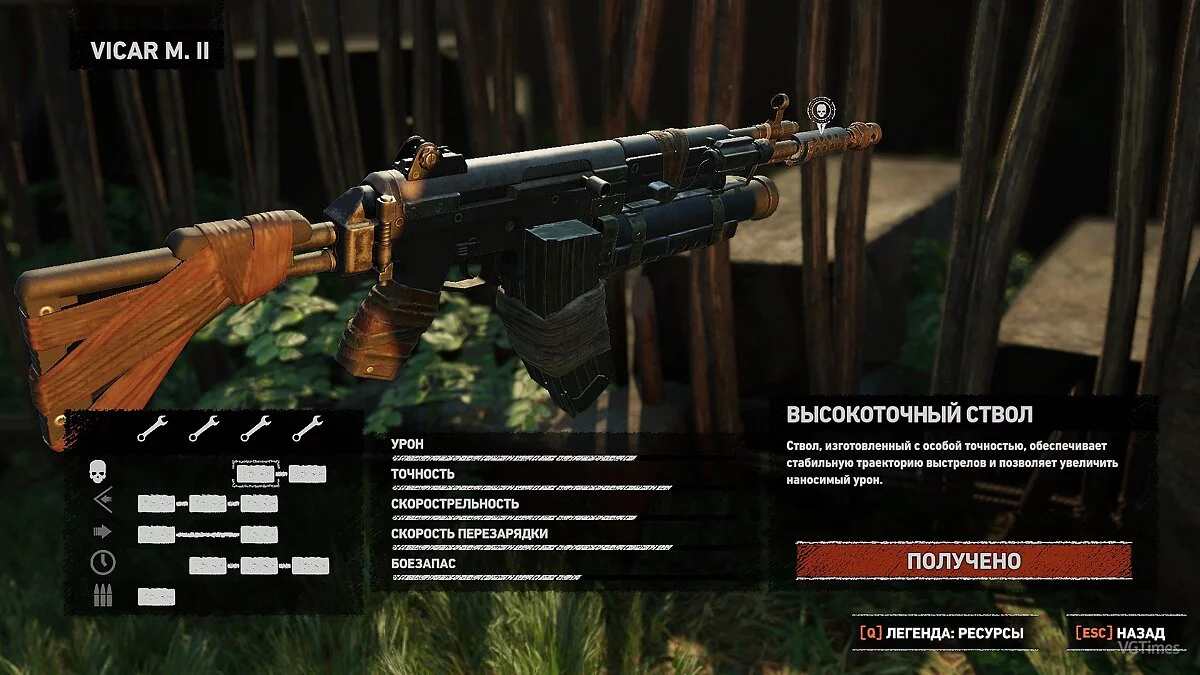Choose the middle reload speed upgrade node

click(259, 566)
